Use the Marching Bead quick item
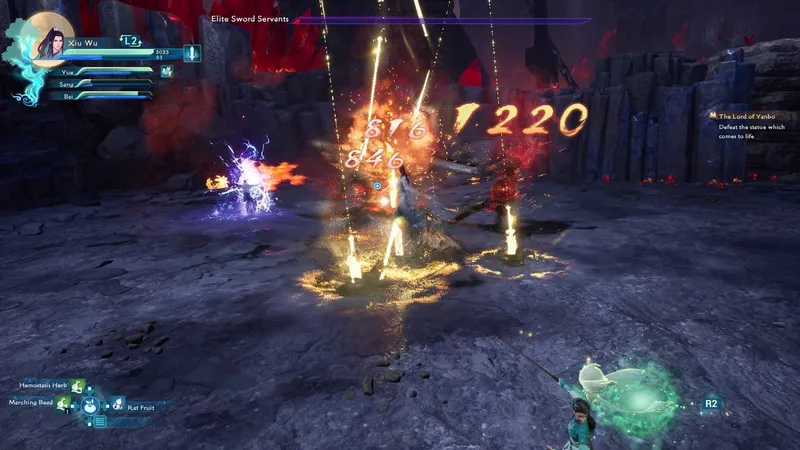 click(x=65, y=403)
